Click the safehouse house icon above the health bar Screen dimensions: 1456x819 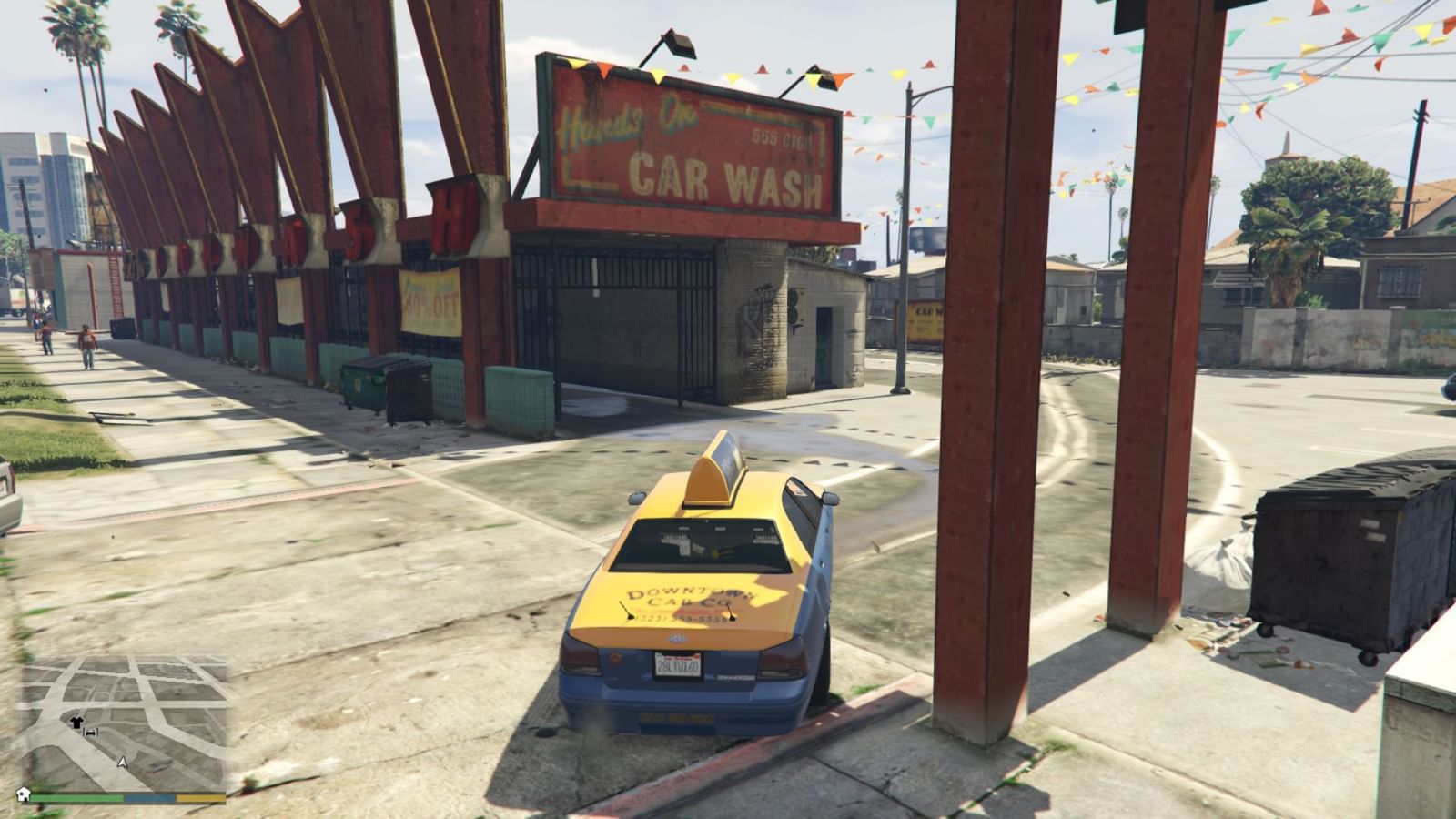click(x=23, y=794)
